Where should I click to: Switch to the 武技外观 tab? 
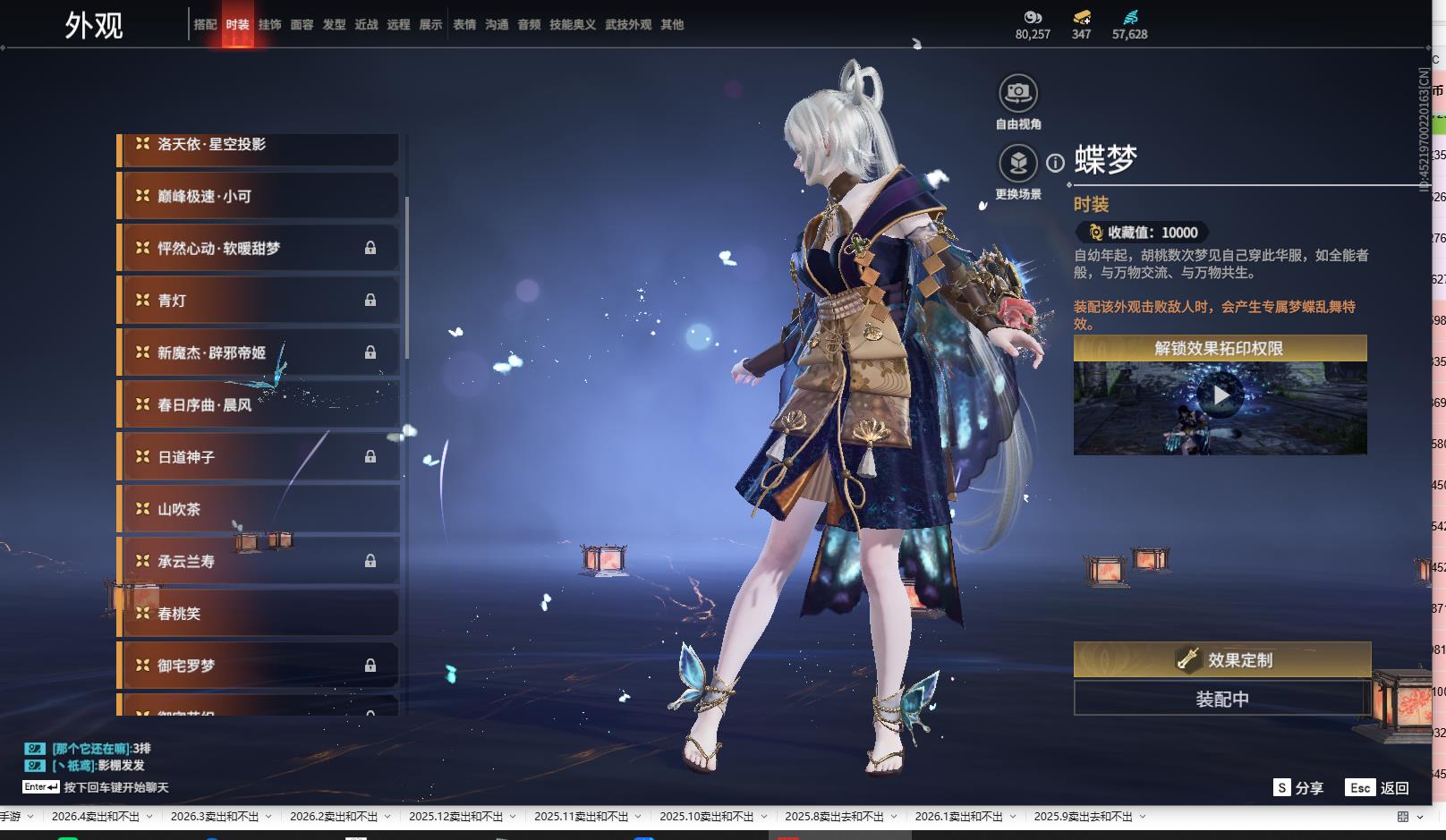[x=628, y=25]
